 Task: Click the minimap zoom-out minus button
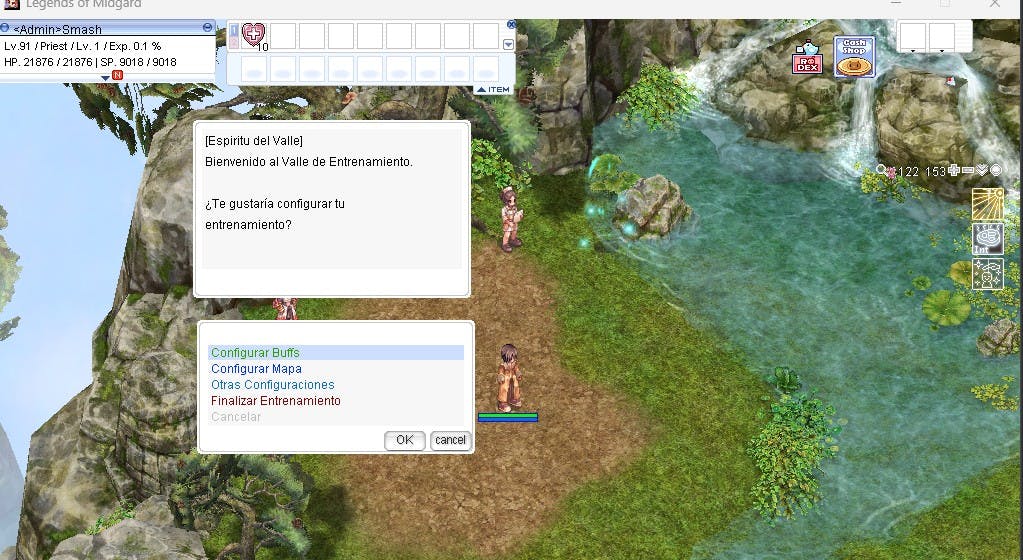tap(968, 171)
